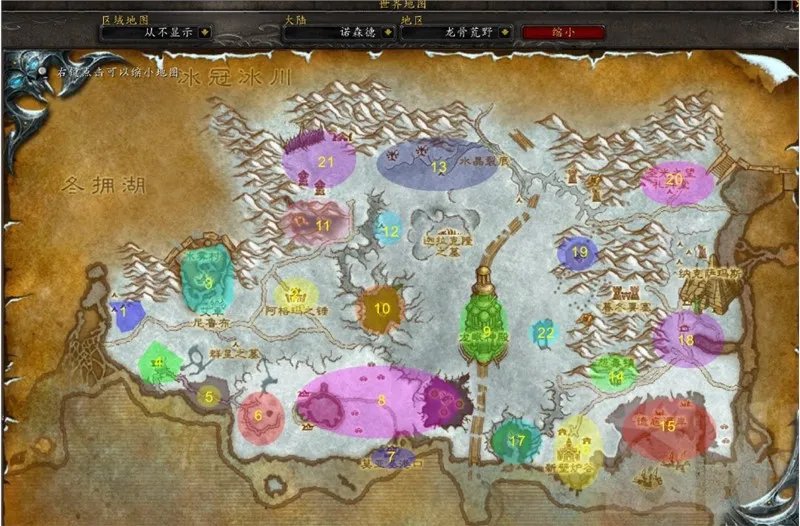Select the cyan marker numbered 12
The width and height of the screenshot is (800, 526).
tap(389, 230)
